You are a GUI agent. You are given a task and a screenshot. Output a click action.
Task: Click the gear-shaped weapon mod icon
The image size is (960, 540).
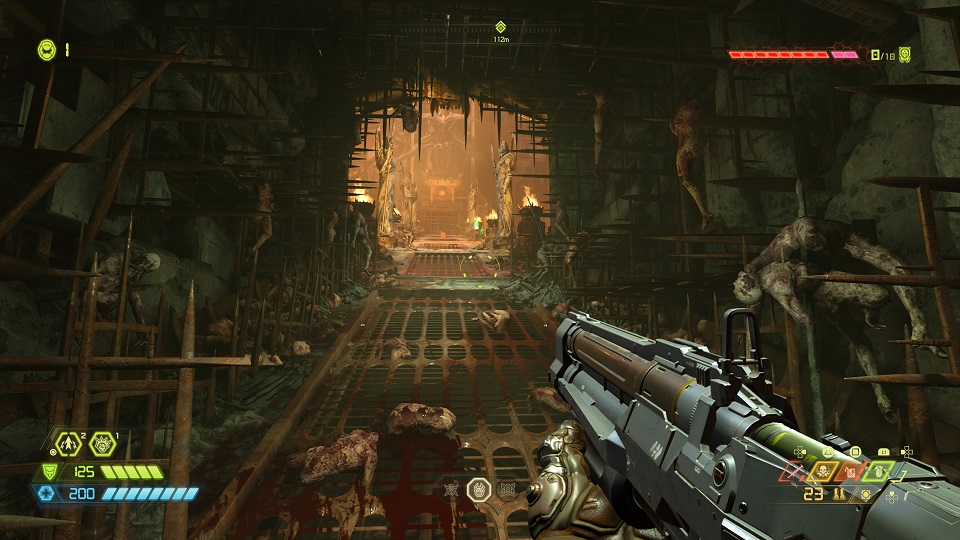[x=866, y=494]
